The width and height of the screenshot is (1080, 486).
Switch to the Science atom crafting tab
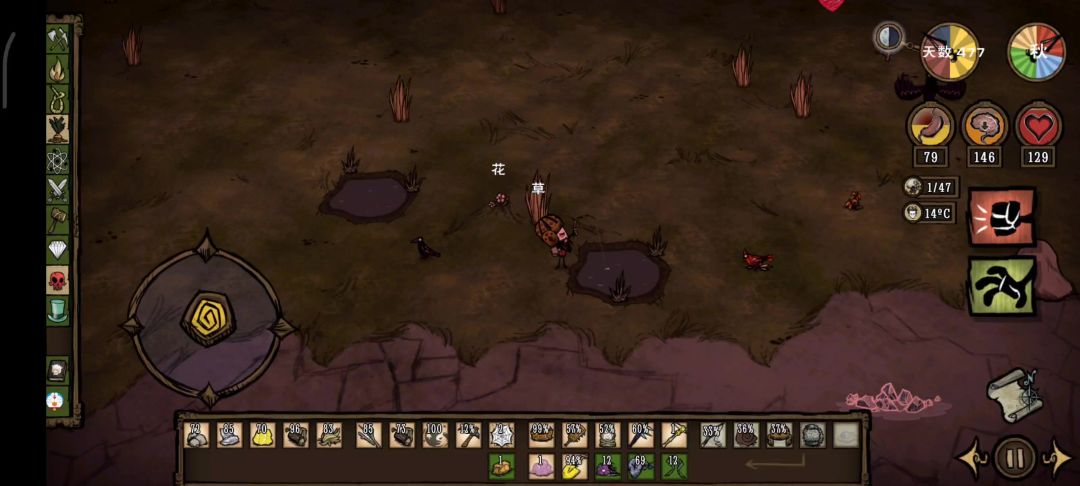coord(57,159)
